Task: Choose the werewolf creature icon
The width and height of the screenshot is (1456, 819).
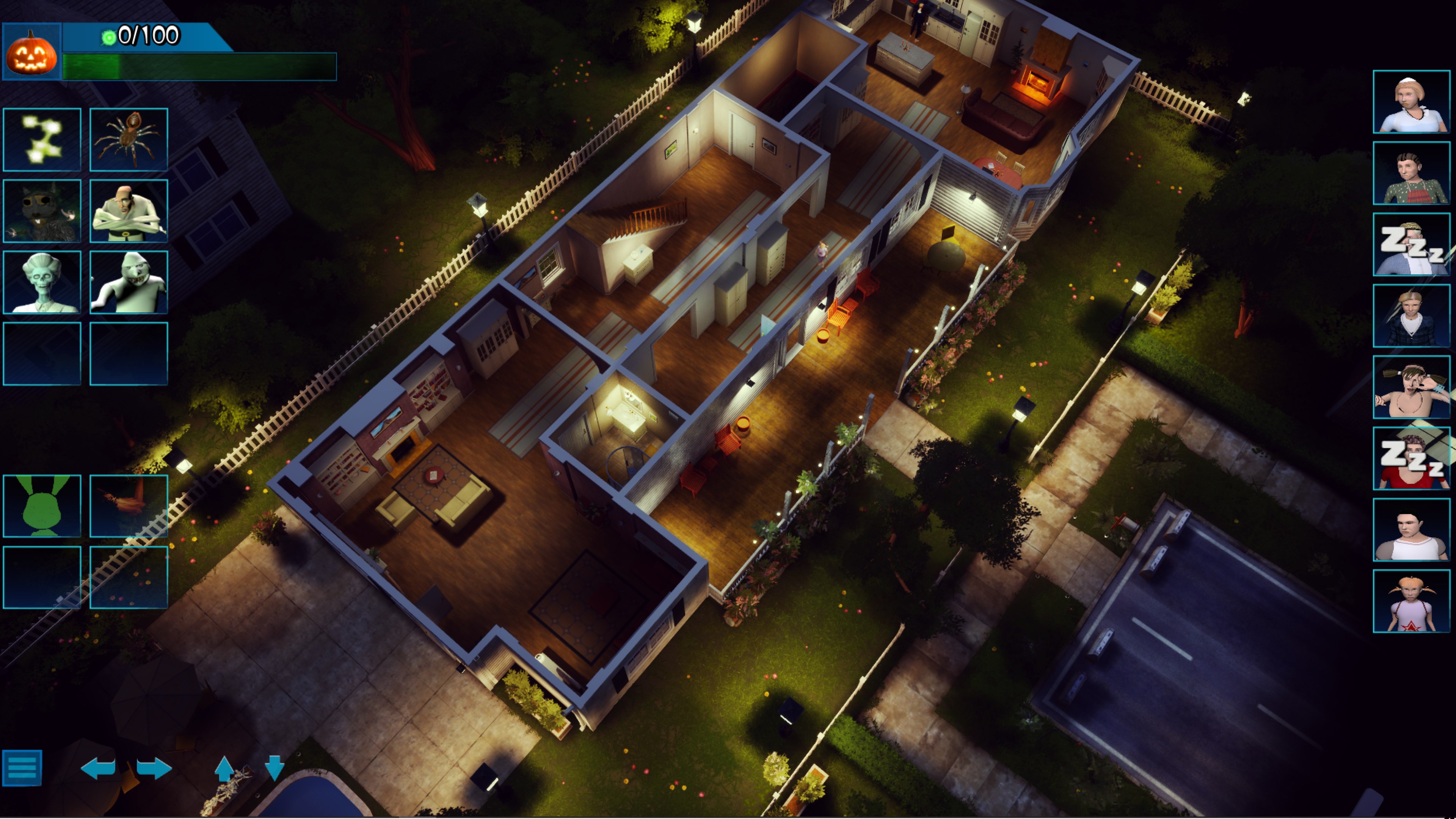Action: coord(42,210)
